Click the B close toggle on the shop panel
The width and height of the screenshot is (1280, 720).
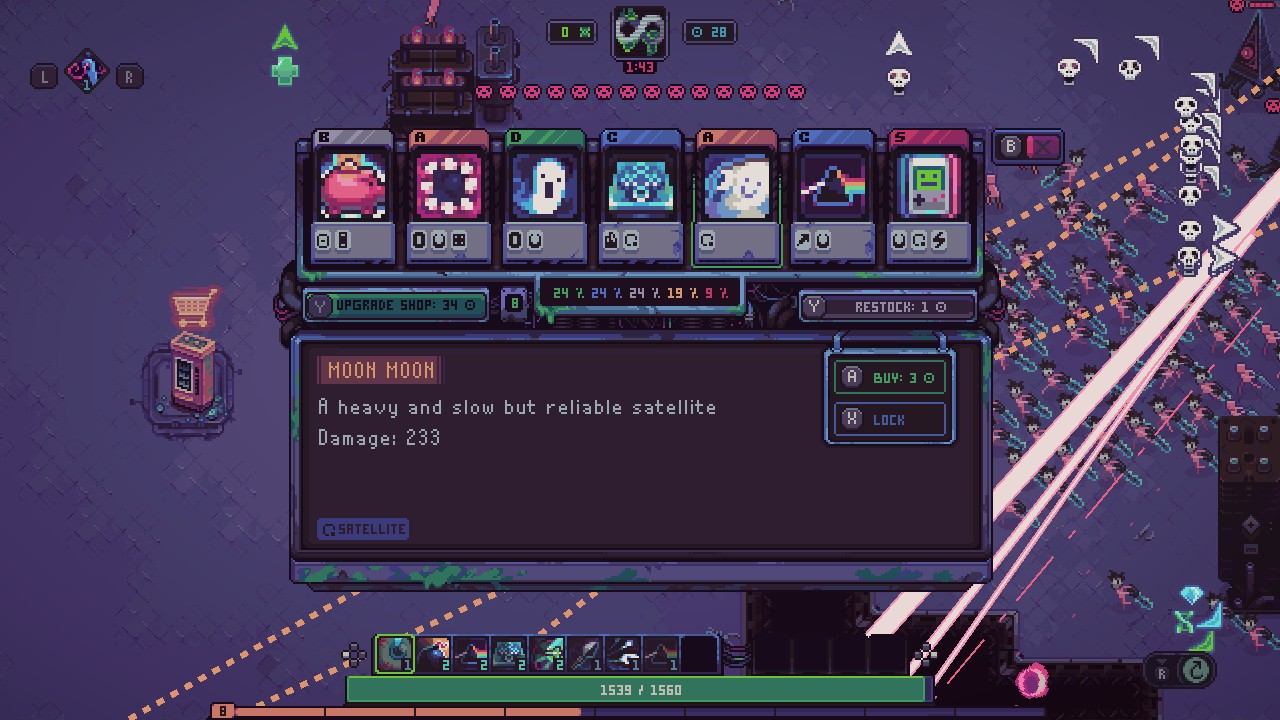(x=1028, y=146)
